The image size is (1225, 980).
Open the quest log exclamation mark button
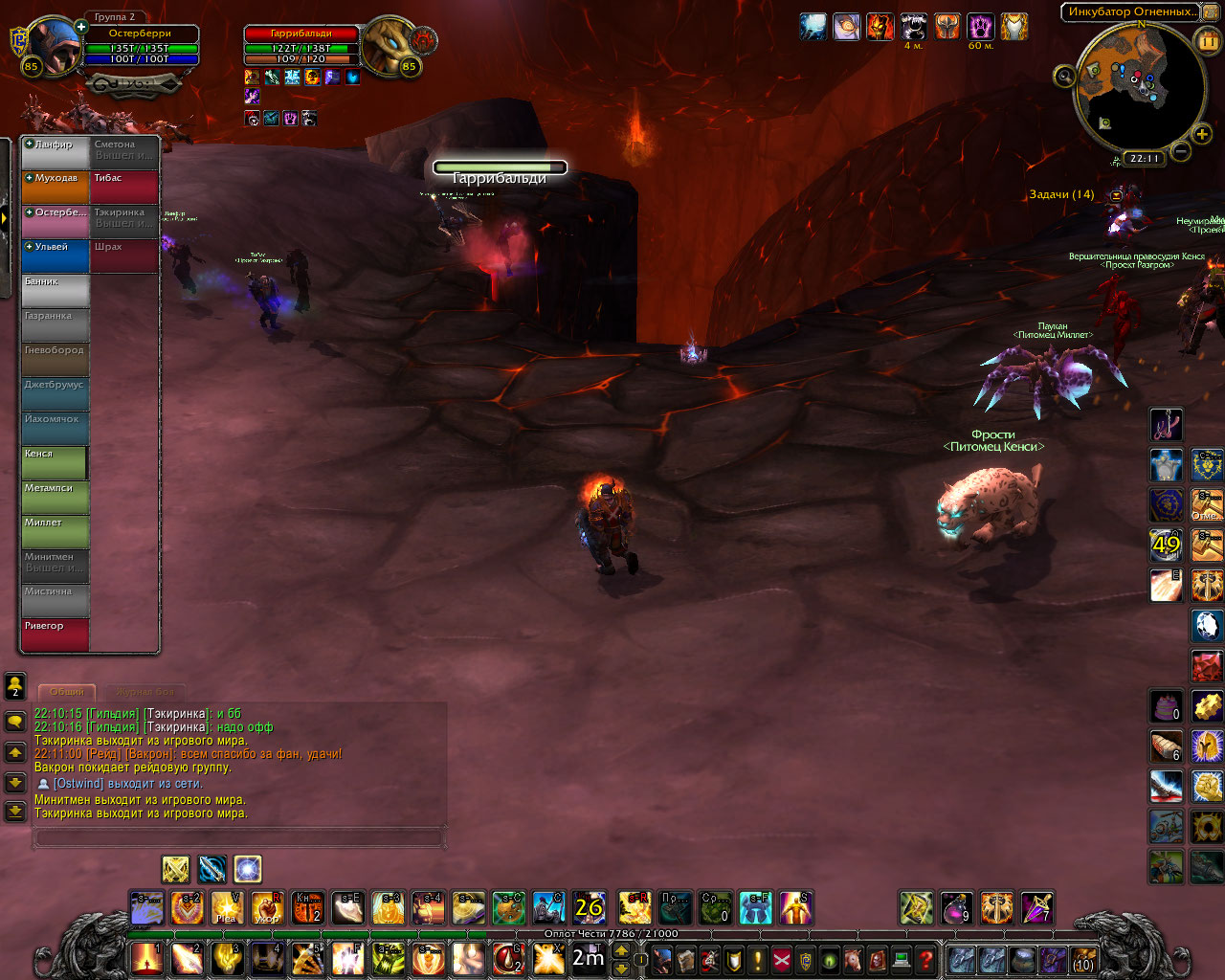(758, 959)
